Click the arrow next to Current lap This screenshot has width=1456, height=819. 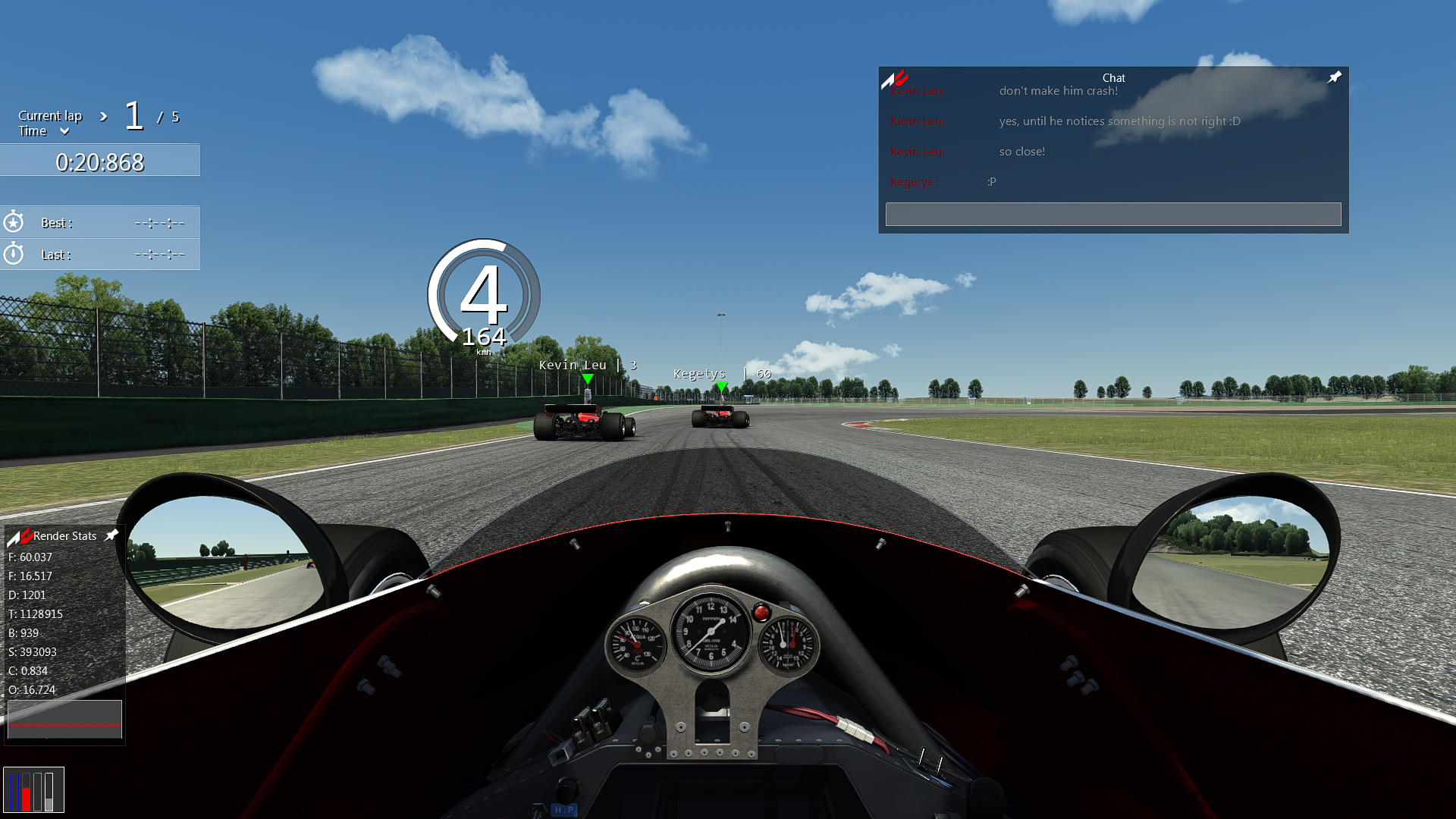[104, 116]
